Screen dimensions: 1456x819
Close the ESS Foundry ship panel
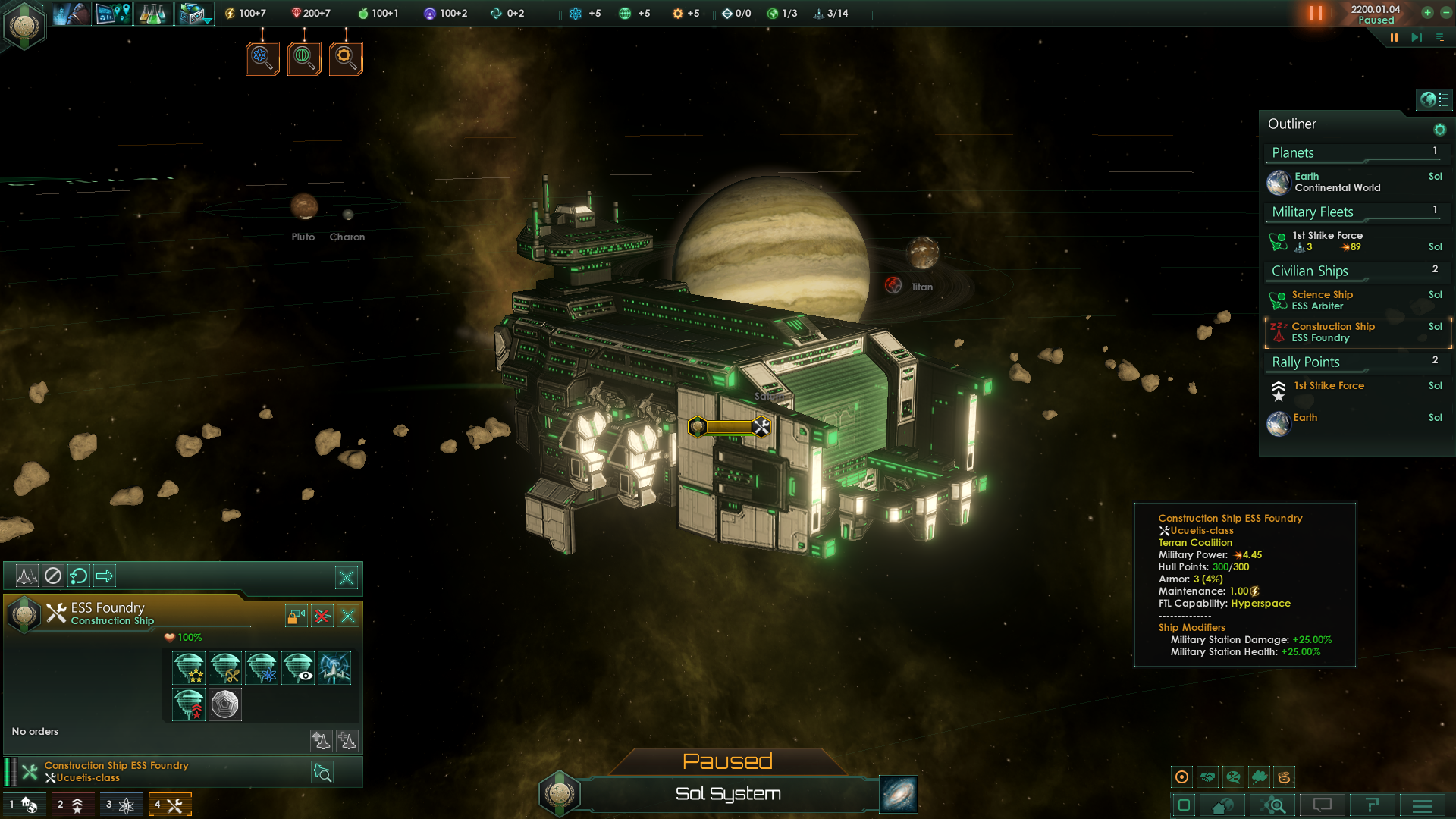click(348, 616)
